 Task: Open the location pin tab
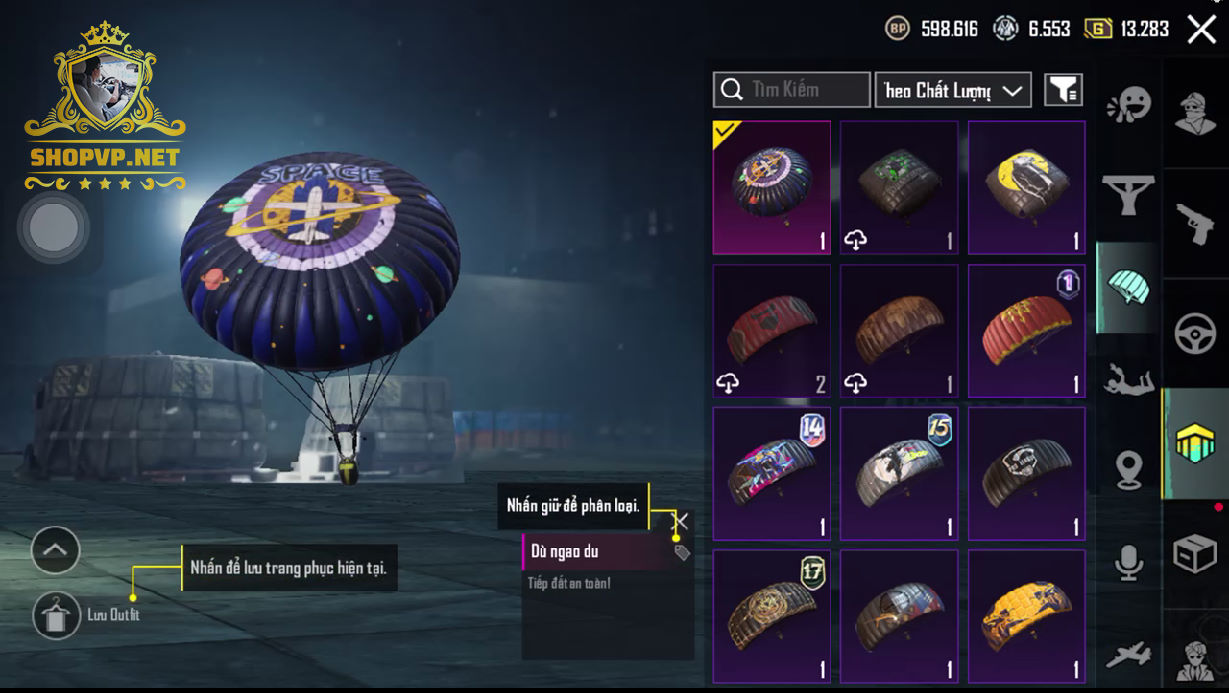coord(1128,470)
